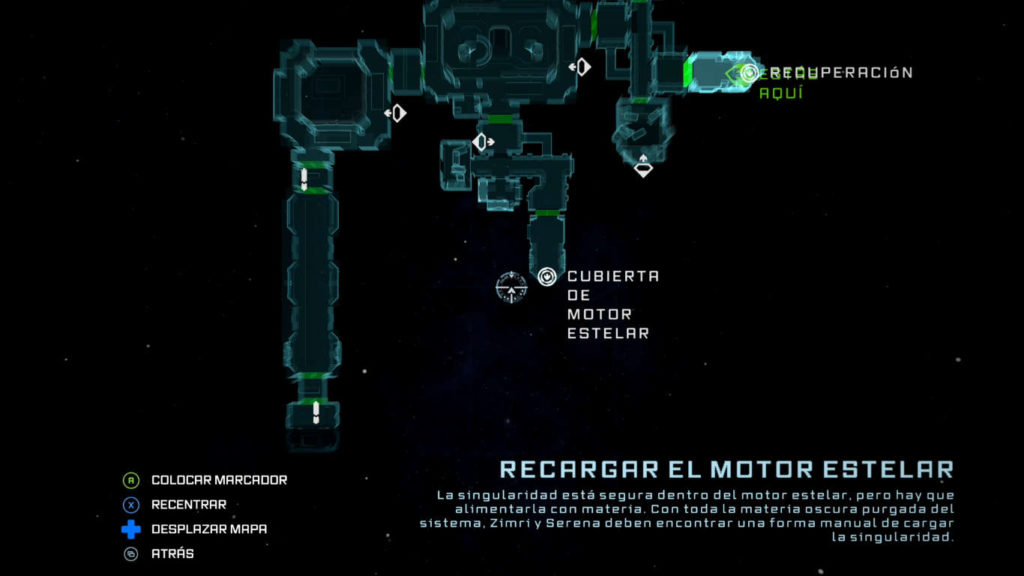Click the crosshair map cursor reticle

511,288
